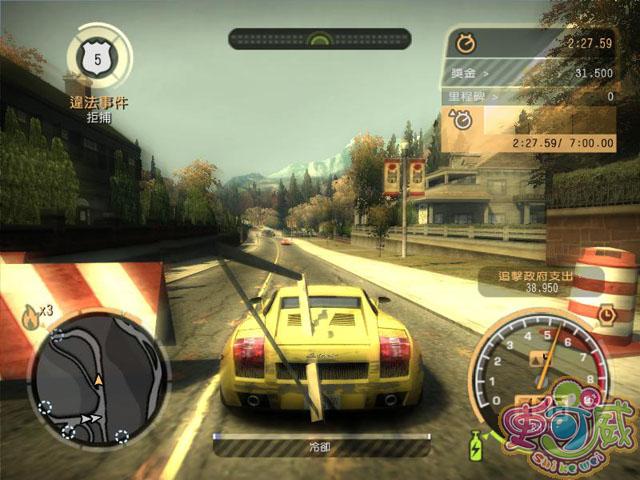Click the orange icon beside 追擊政府支出
The width and height of the screenshot is (640, 480).
point(607,313)
